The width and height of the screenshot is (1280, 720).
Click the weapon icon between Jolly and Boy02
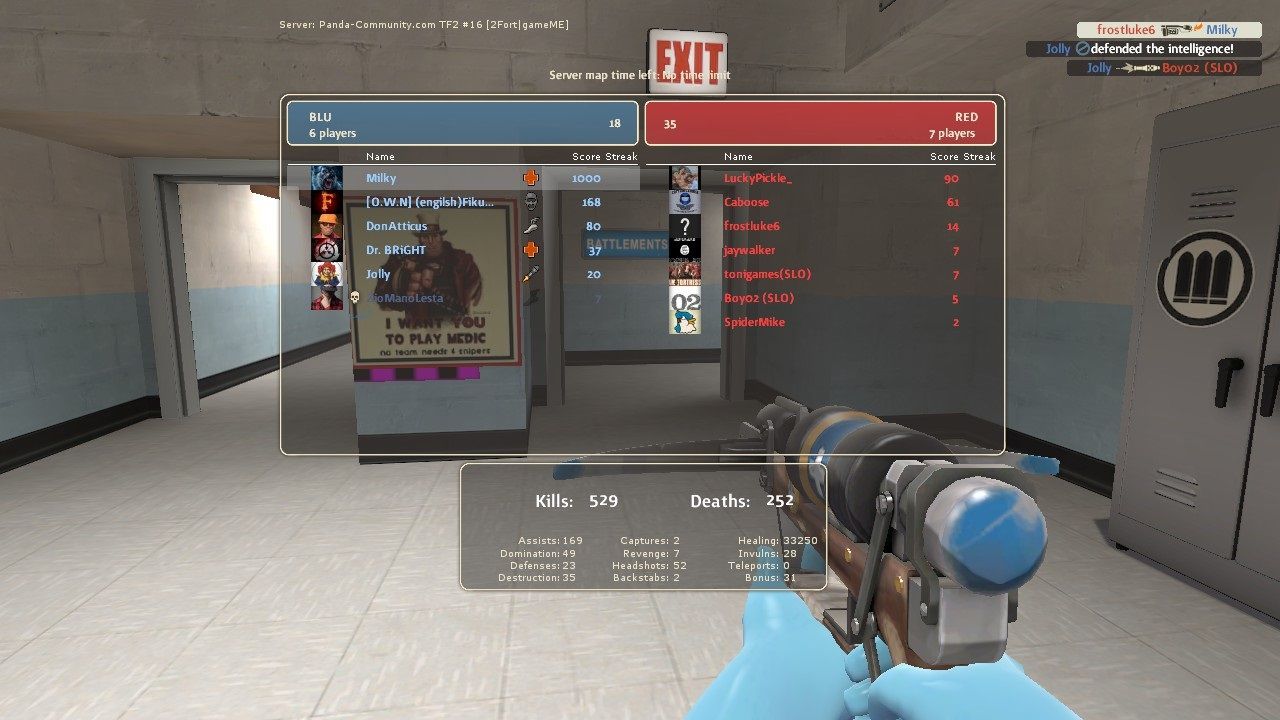[x=1137, y=67]
